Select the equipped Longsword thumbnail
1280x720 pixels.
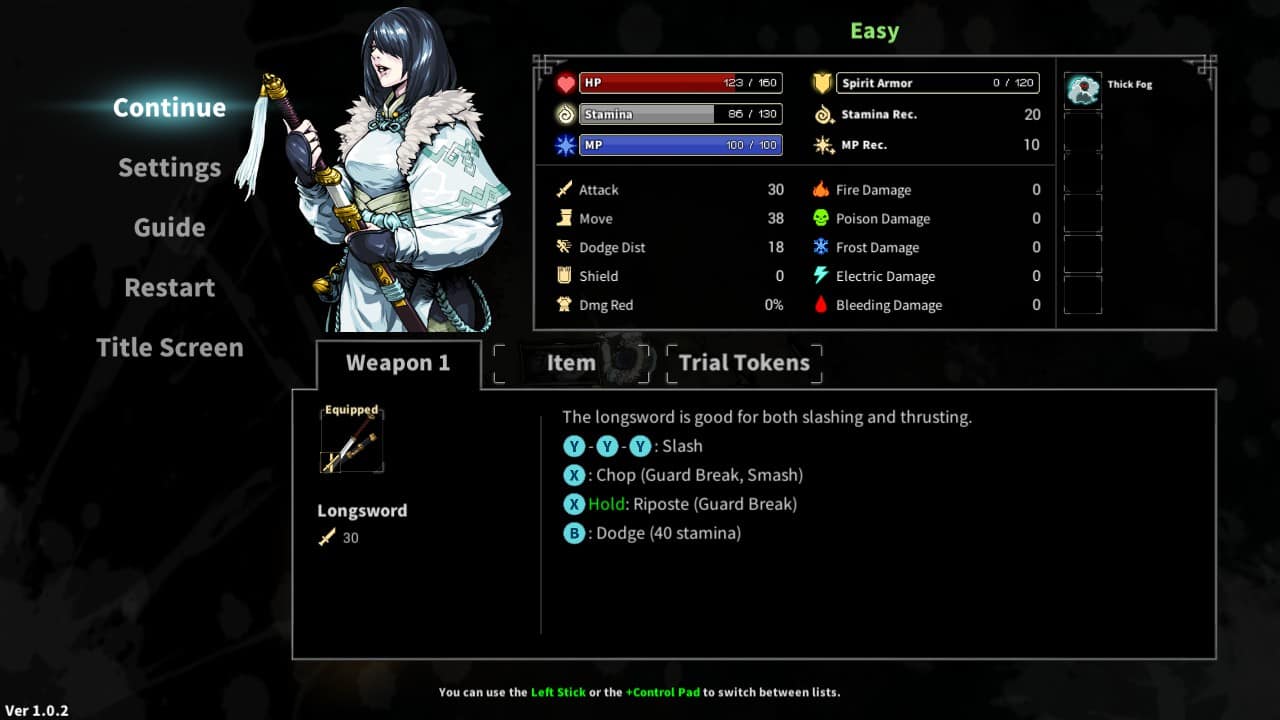coord(353,441)
